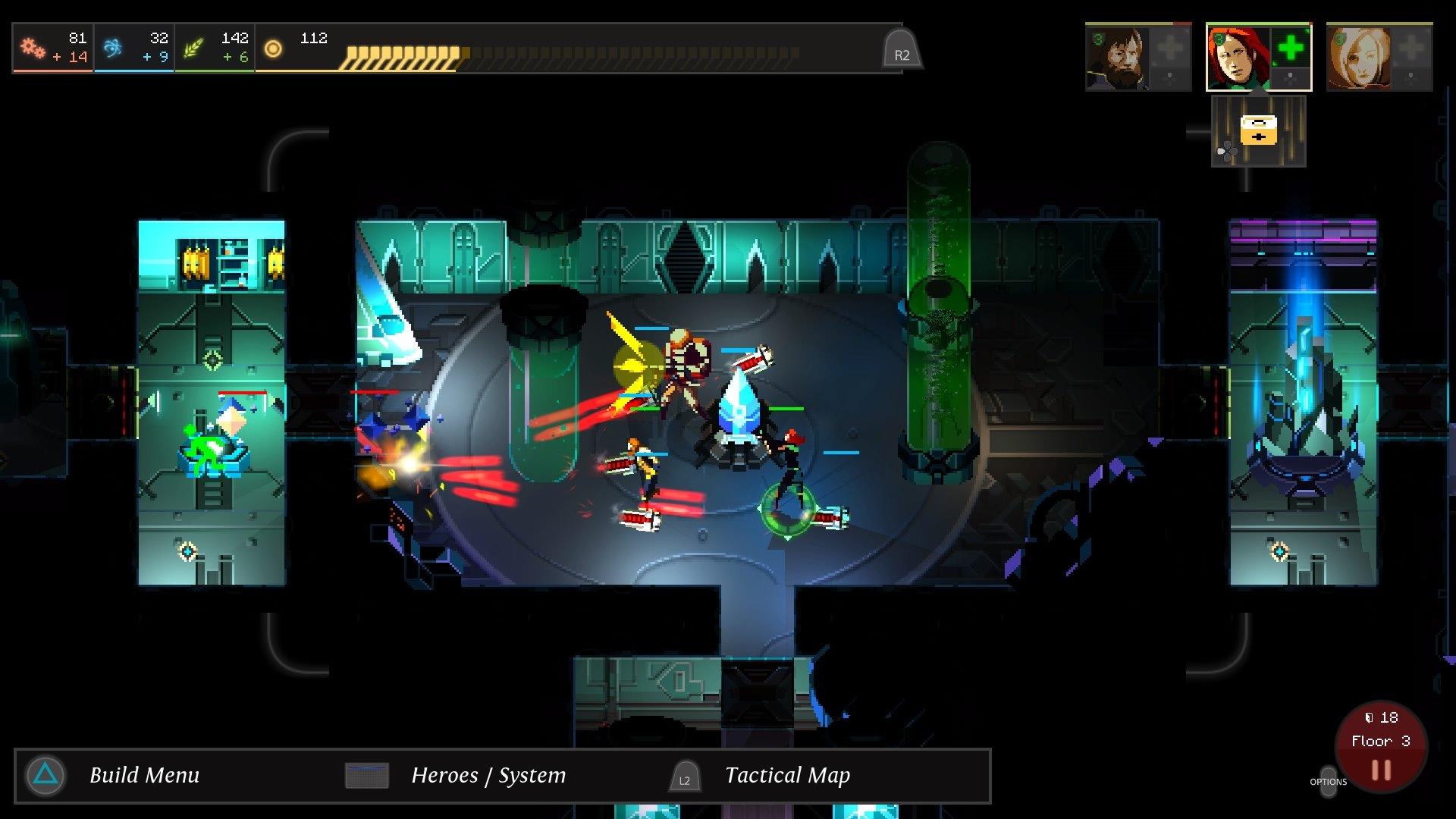1456x819 pixels.
Task: Click the Triangle button icon for Build Menu
Action: pos(45,776)
